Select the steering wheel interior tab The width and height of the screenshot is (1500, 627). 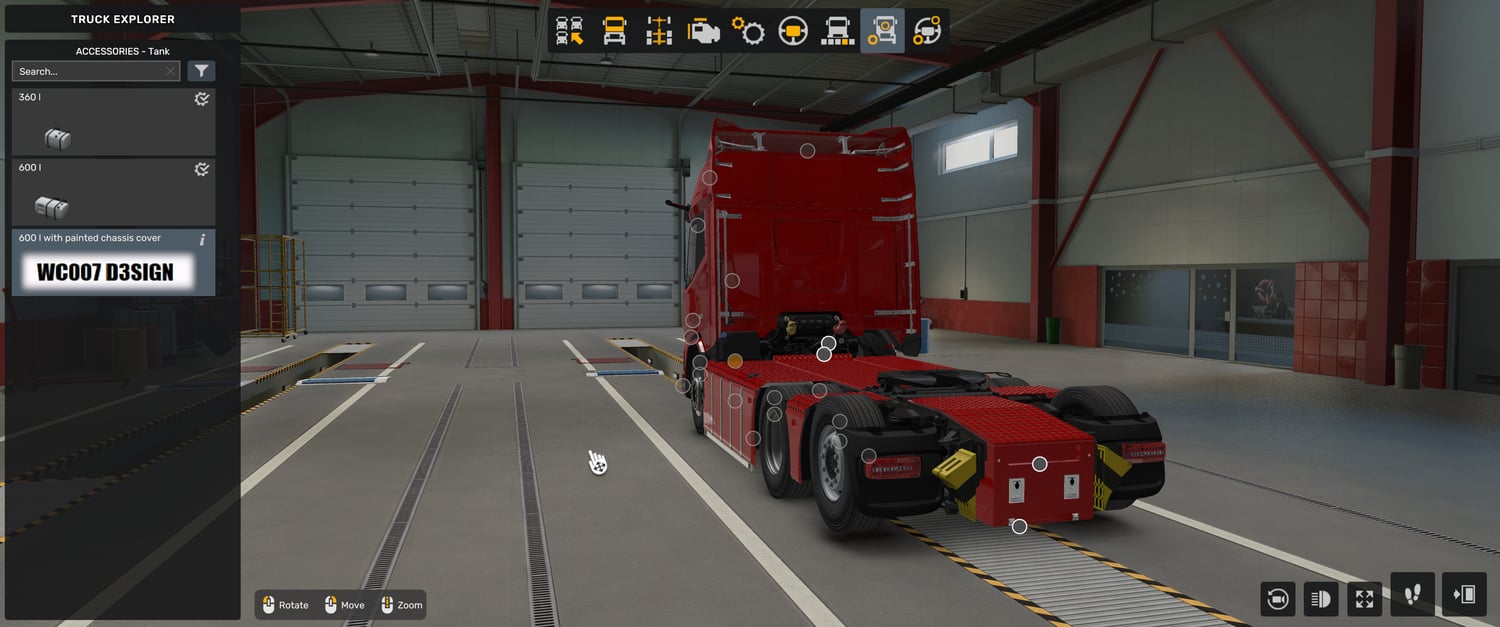click(x=793, y=31)
